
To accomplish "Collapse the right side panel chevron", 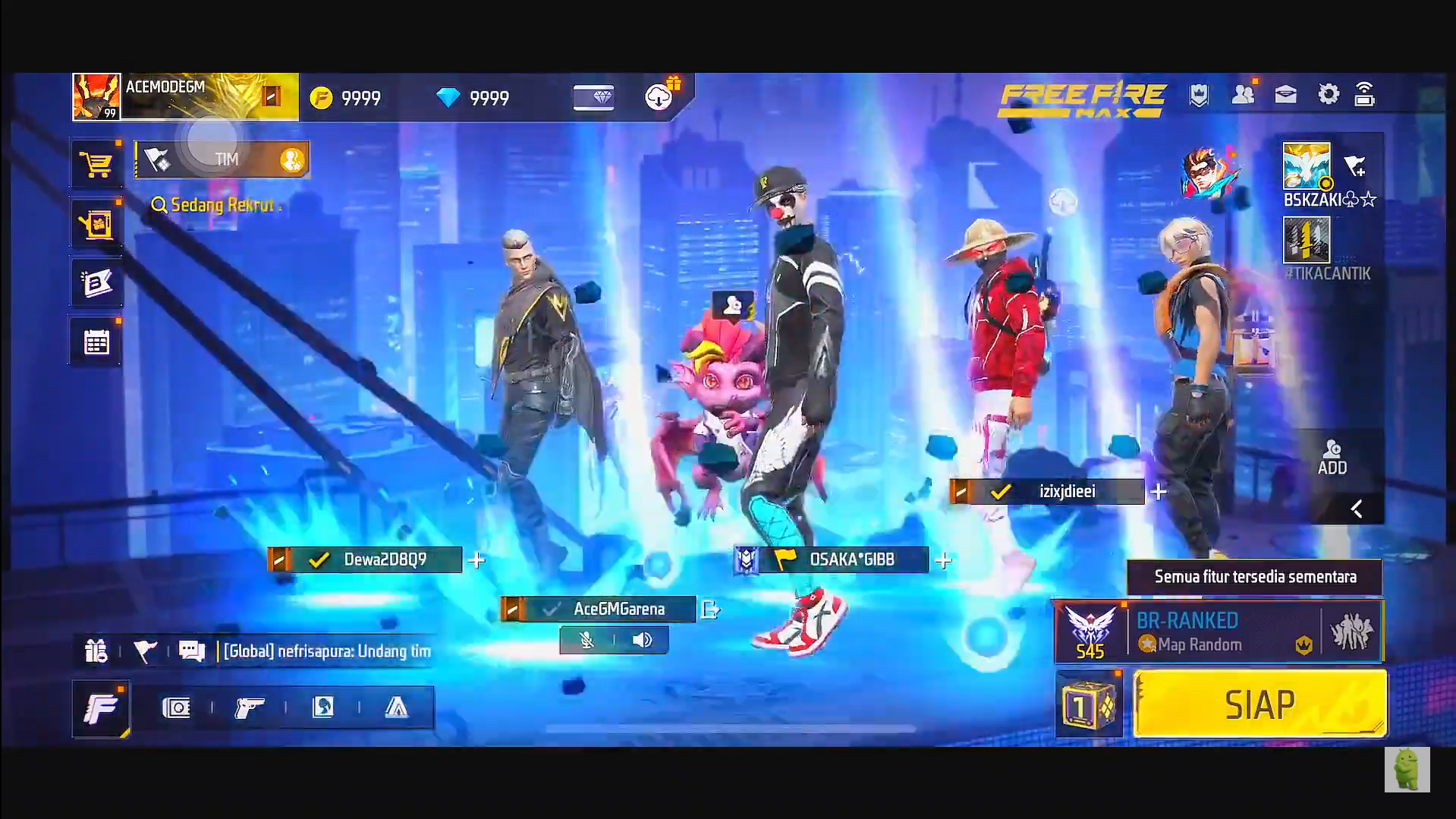I will click(x=1356, y=509).
